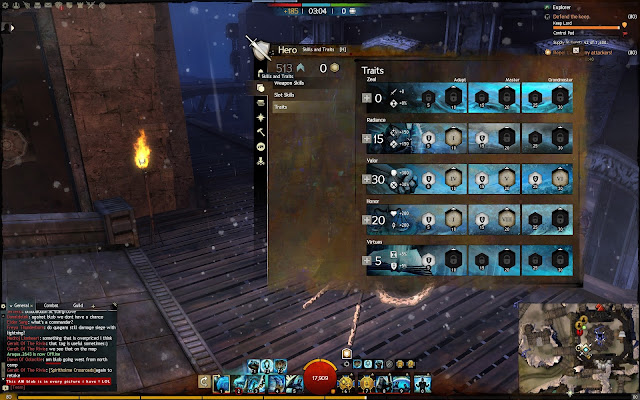Switch to the Guild chat tab
The height and width of the screenshot is (400, 640).
(x=78, y=304)
